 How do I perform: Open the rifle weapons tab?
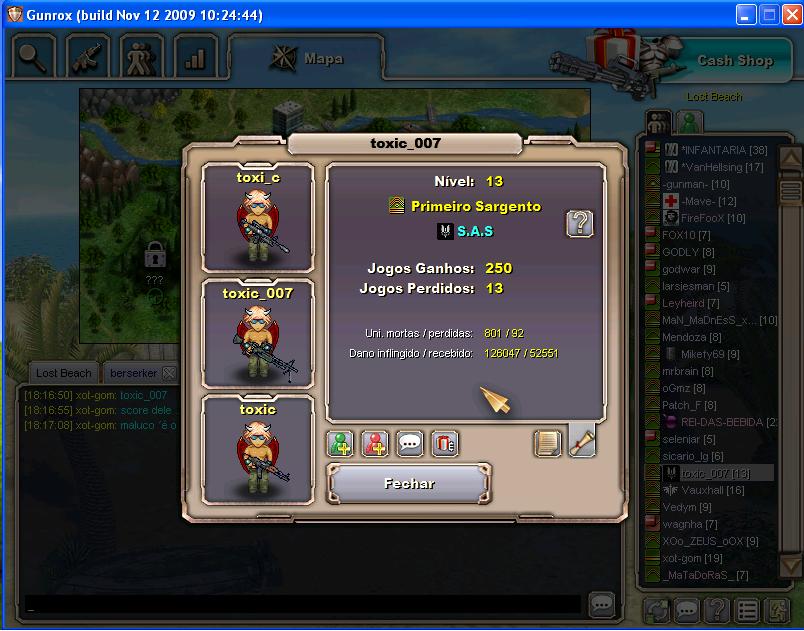(87, 57)
